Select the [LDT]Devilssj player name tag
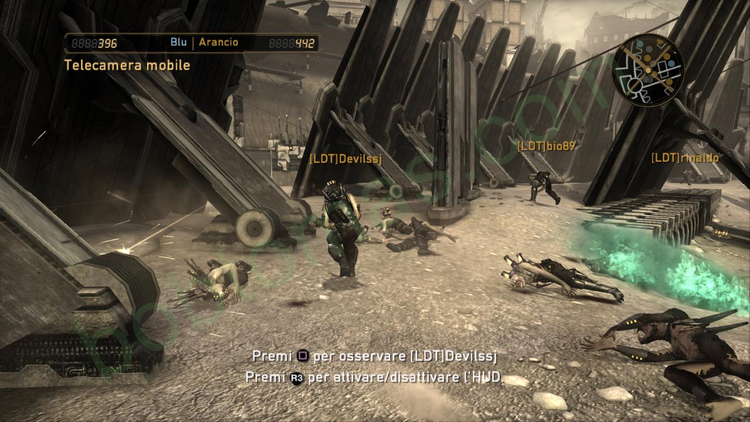 (346, 158)
